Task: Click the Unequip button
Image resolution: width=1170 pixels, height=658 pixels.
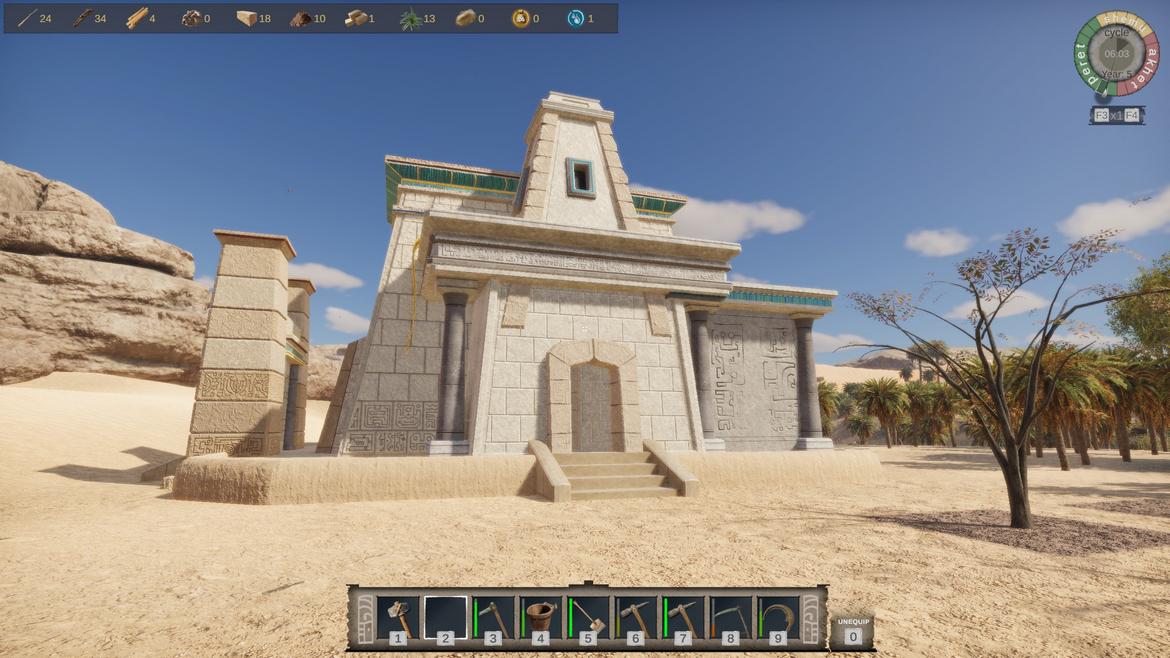Action: 852,629
